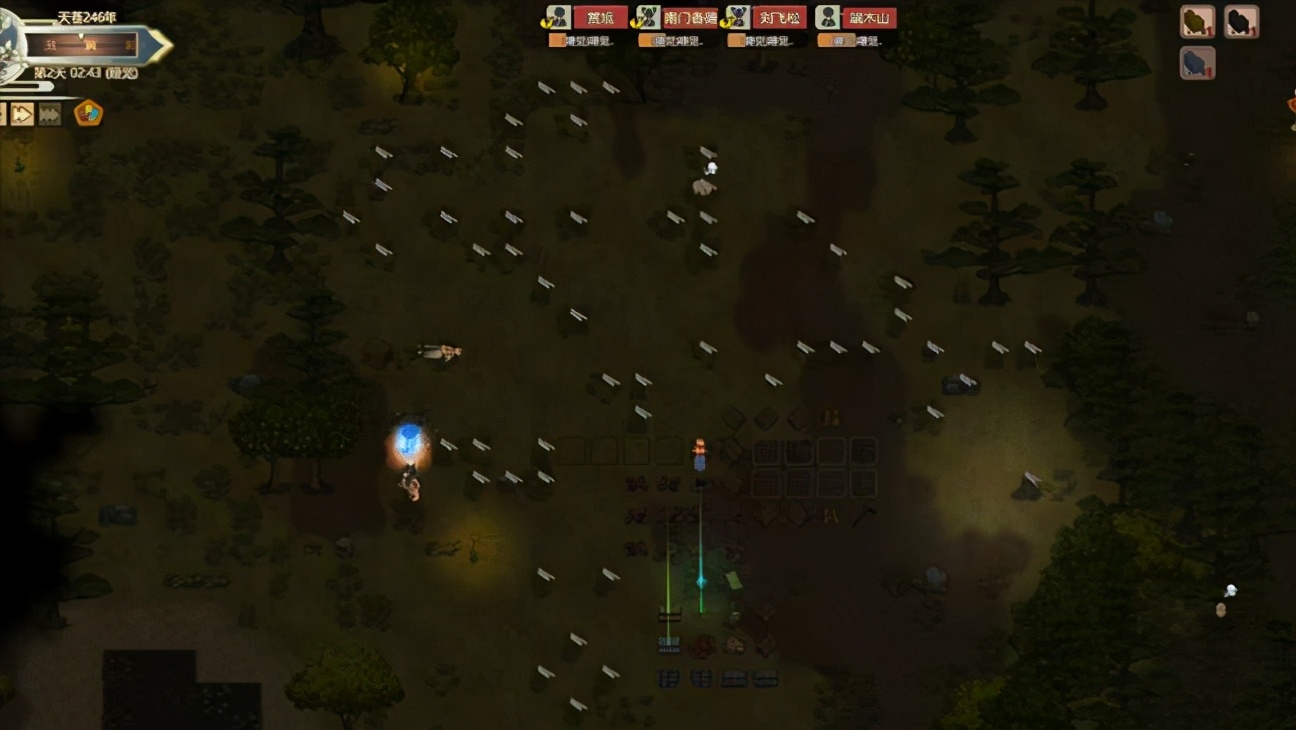The image size is (1296, 730).
Task: Set game speed to double-arrow fast forward
Action: (22, 114)
